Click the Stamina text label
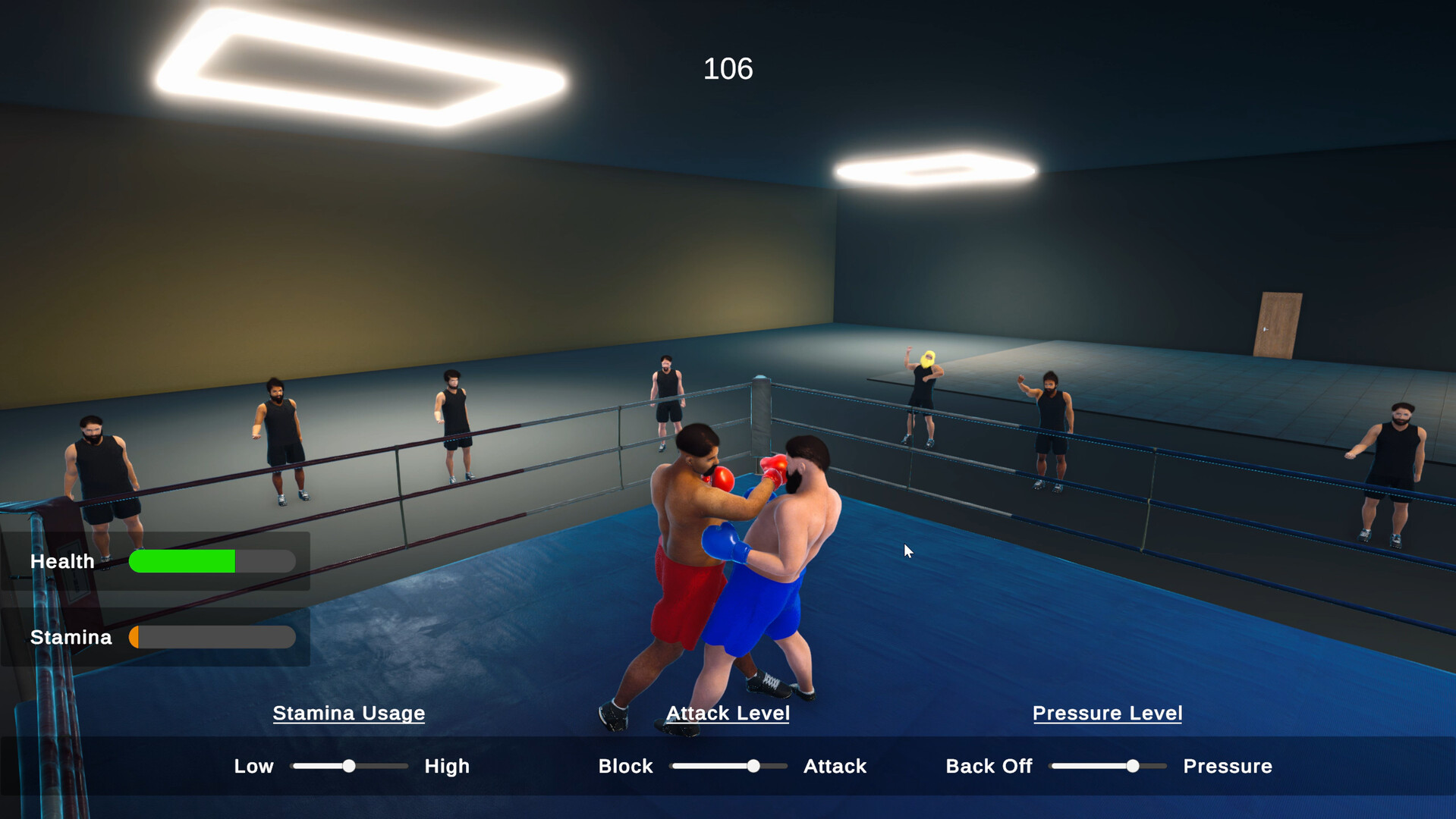The height and width of the screenshot is (819, 1456). [71, 637]
